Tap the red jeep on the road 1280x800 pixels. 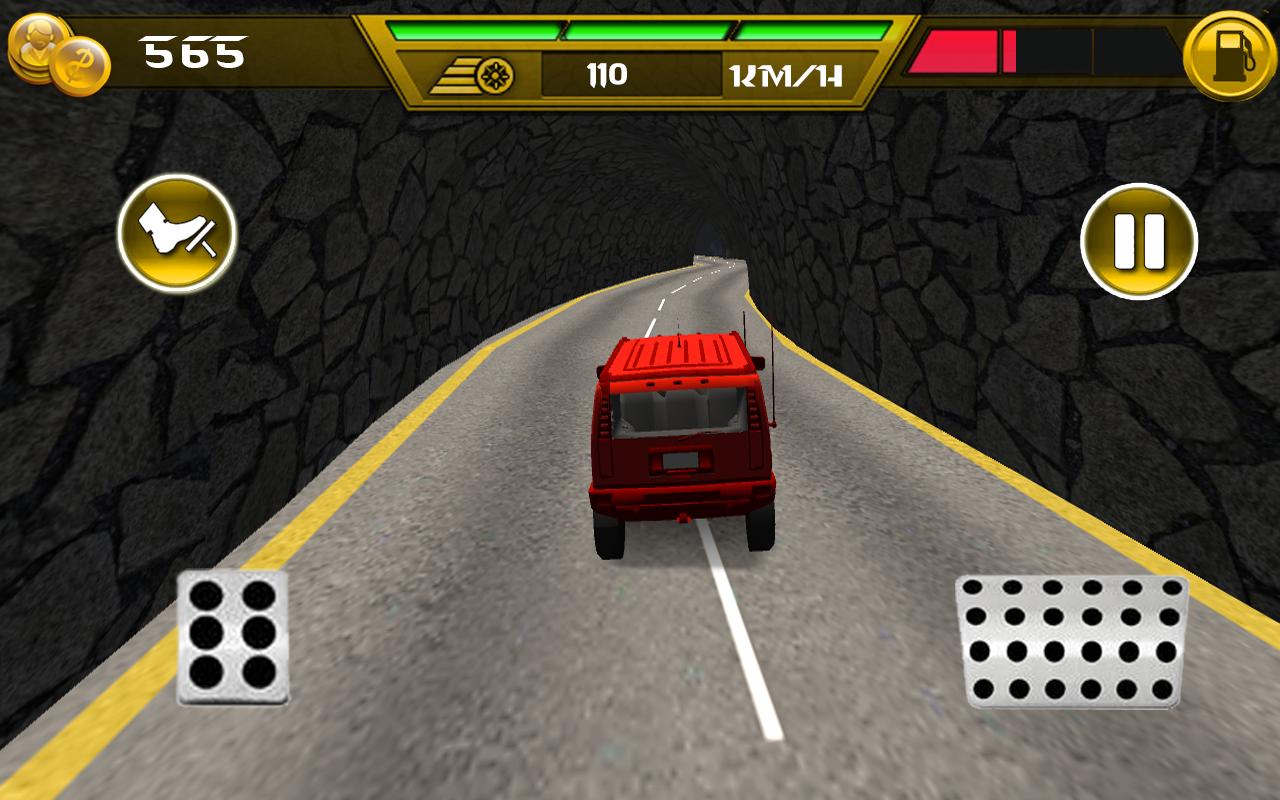[680, 440]
